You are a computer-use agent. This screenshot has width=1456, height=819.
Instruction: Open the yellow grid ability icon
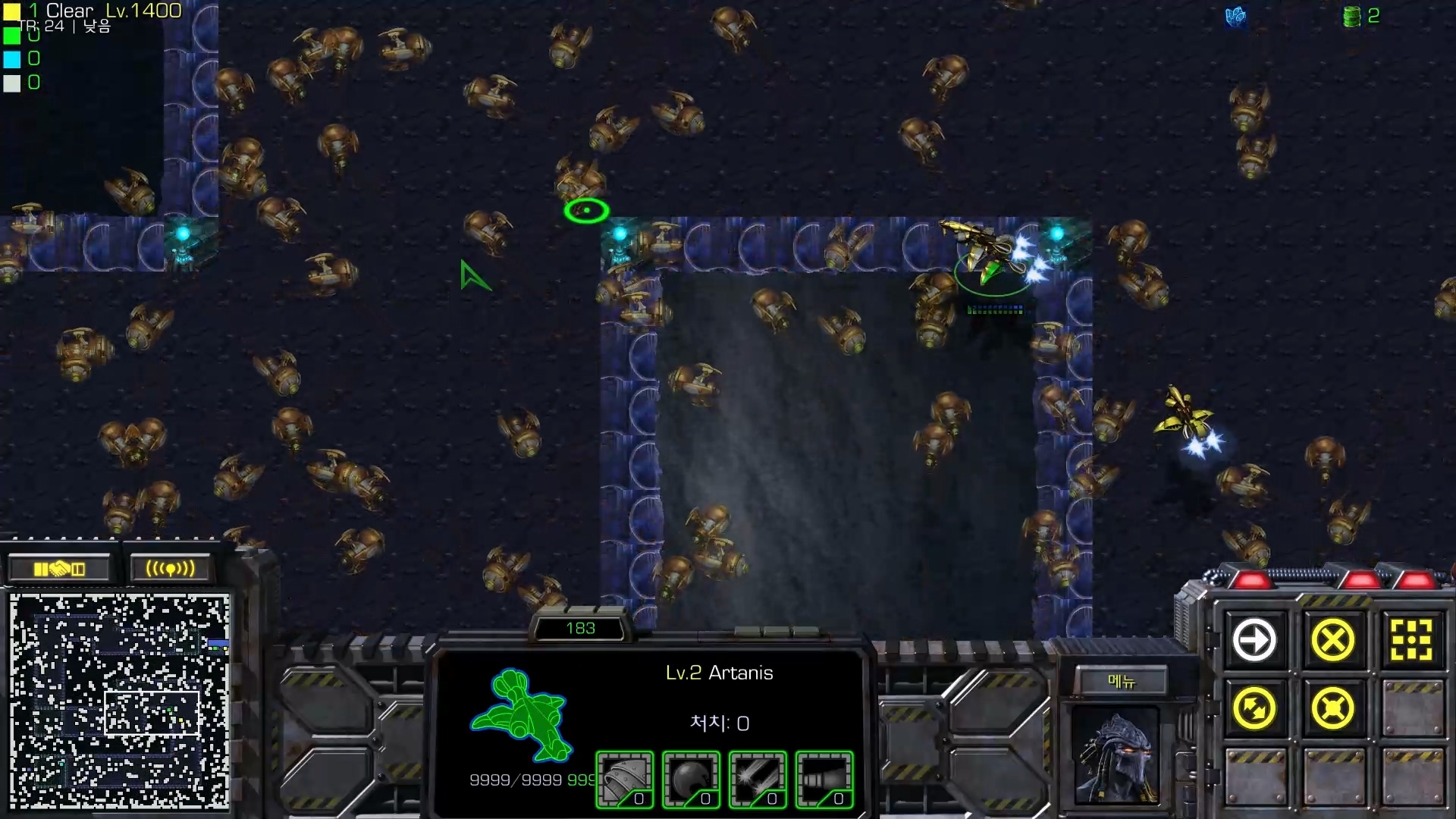click(1412, 639)
